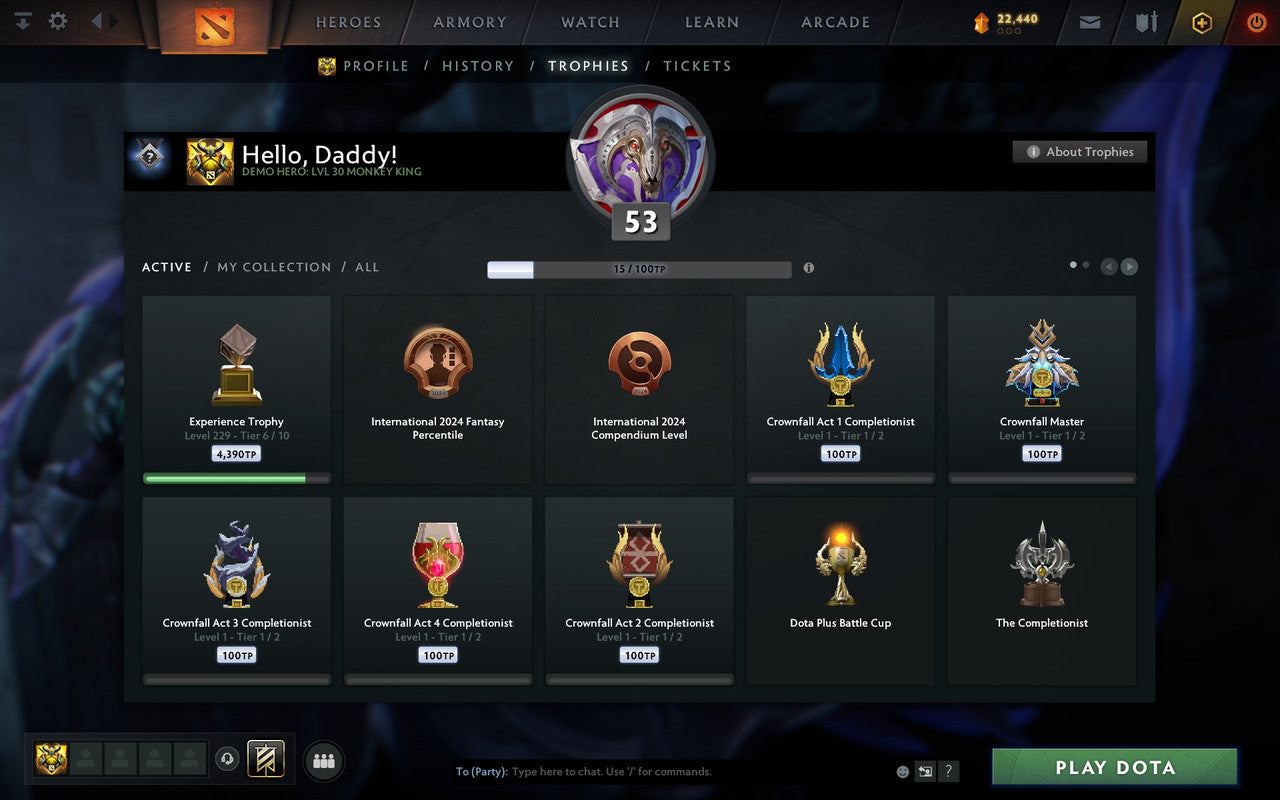The width and height of the screenshot is (1280, 800).
Task: Open the emoticon picker beside the chat box
Action: tap(902, 771)
